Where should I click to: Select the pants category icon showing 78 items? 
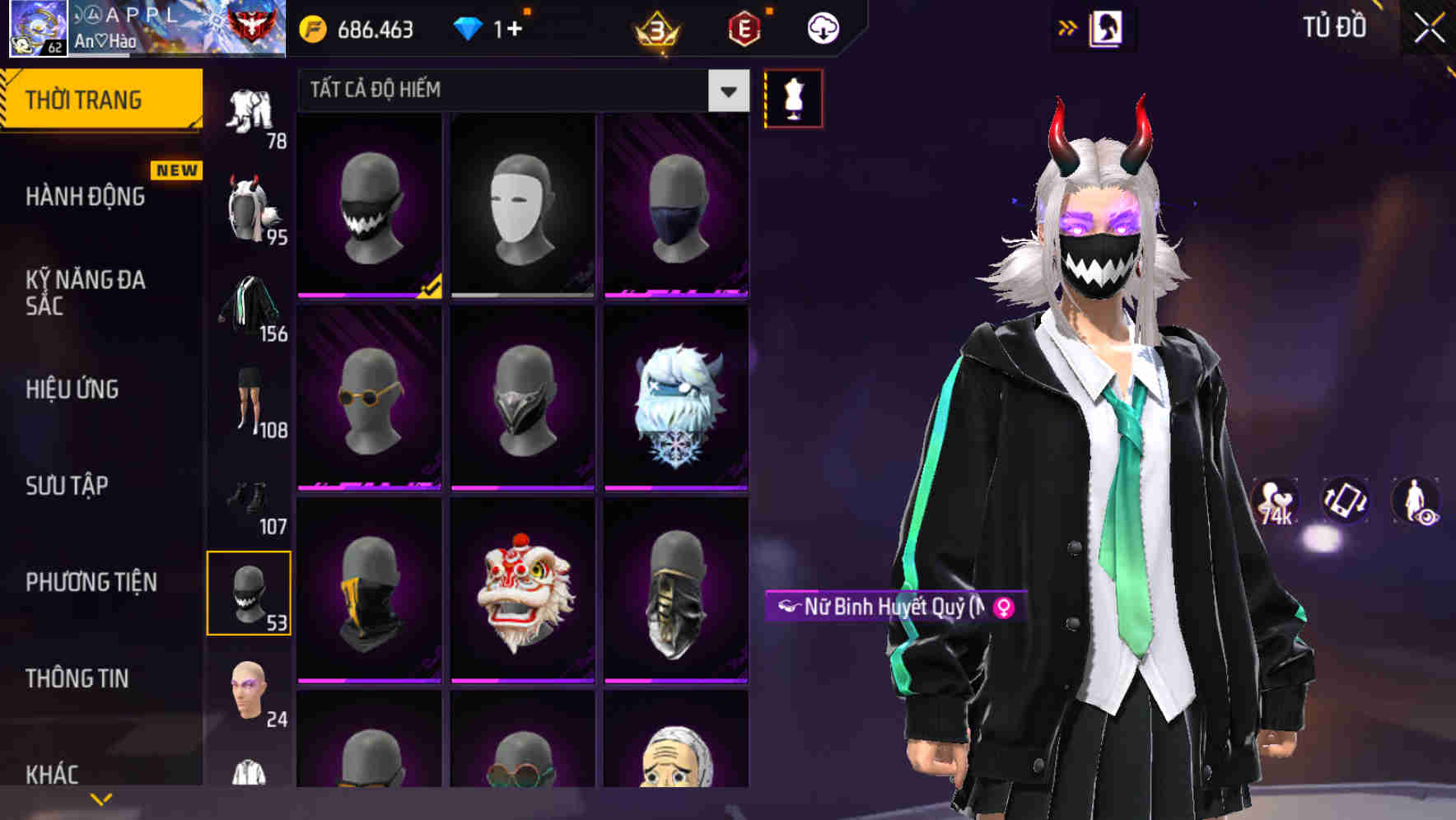point(250,111)
